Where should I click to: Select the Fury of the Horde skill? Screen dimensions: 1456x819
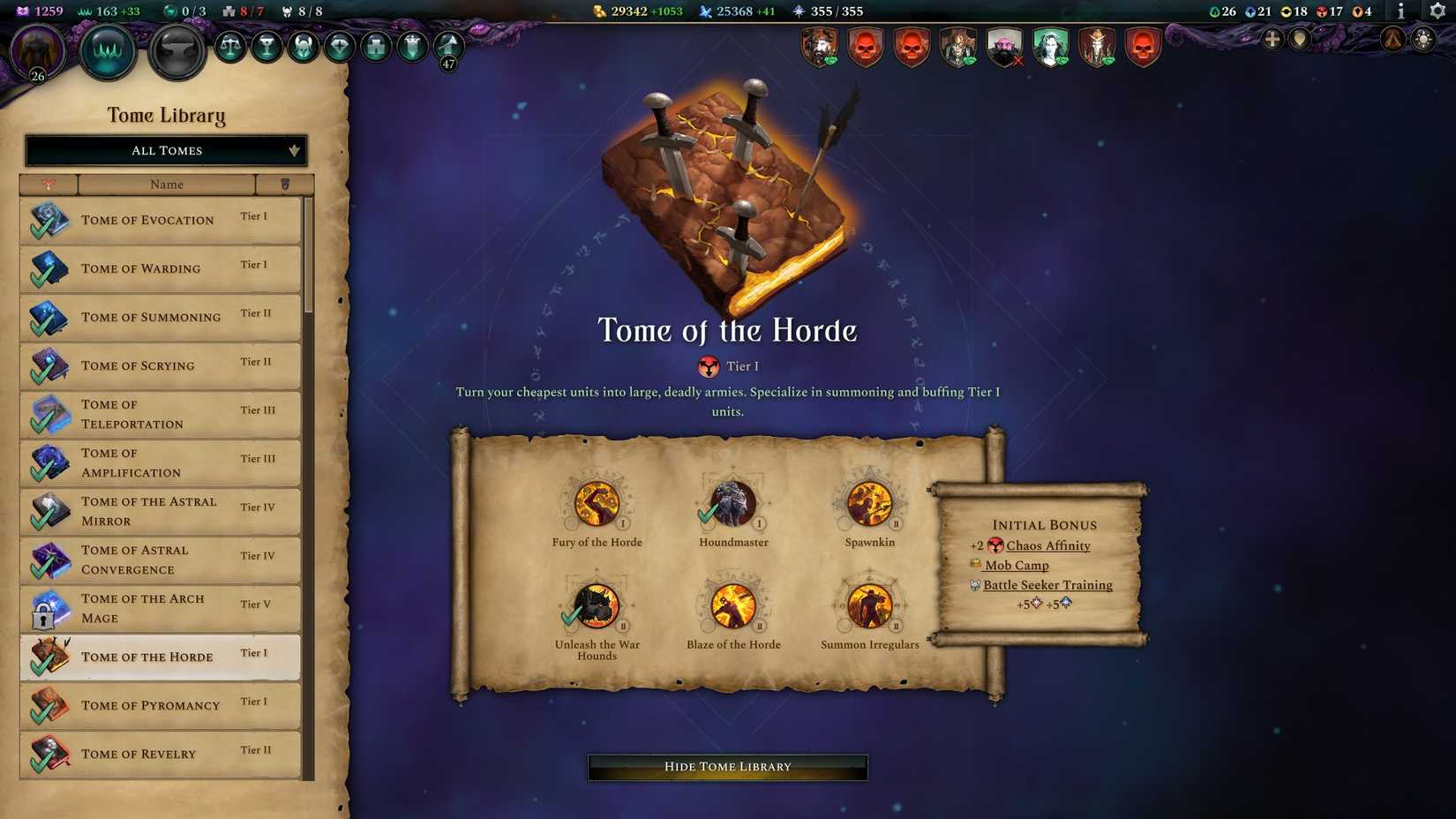(597, 505)
